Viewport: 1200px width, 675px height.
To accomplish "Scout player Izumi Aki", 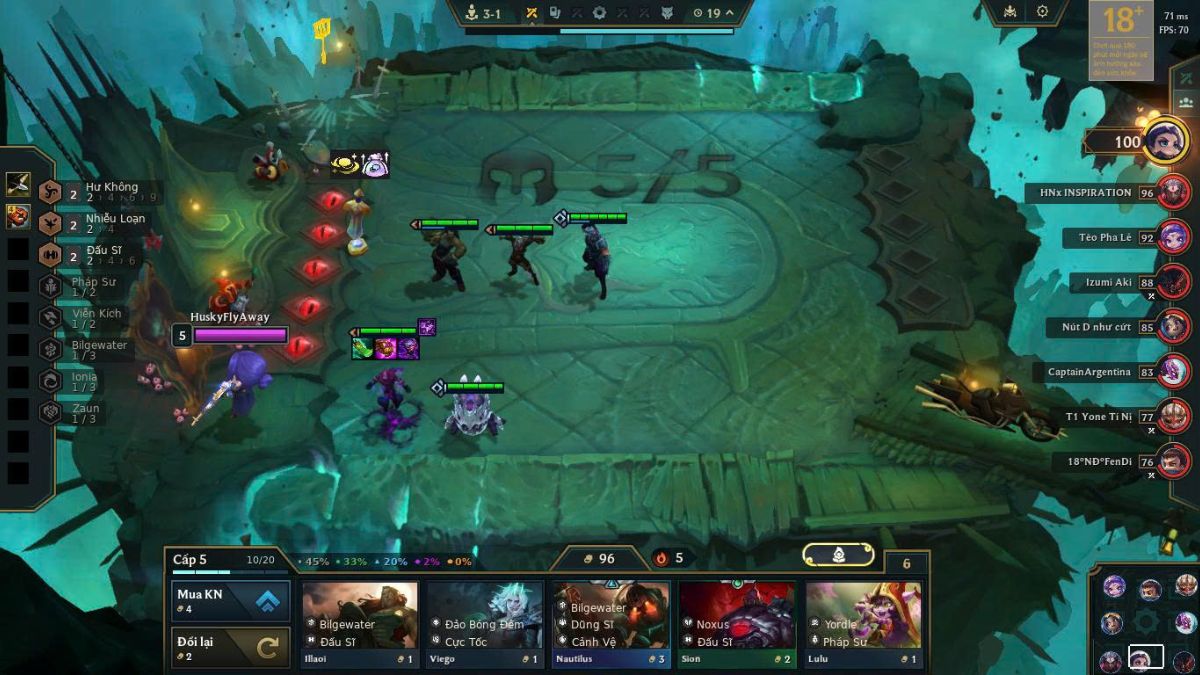I will coord(1108,283).
